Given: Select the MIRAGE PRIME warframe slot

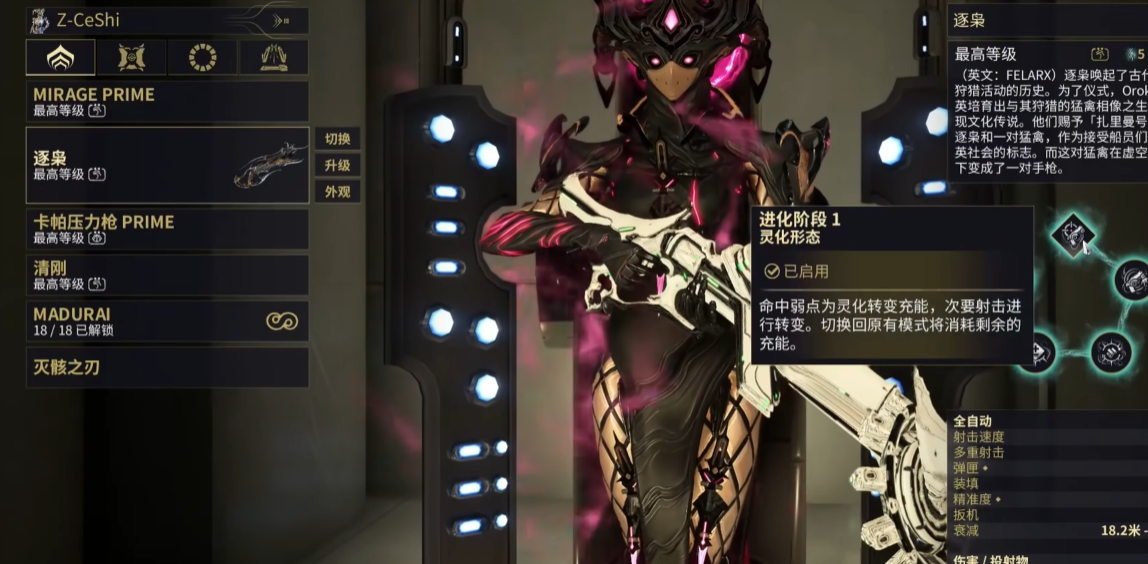Looking at the screenshot, I should pos(166,102).
